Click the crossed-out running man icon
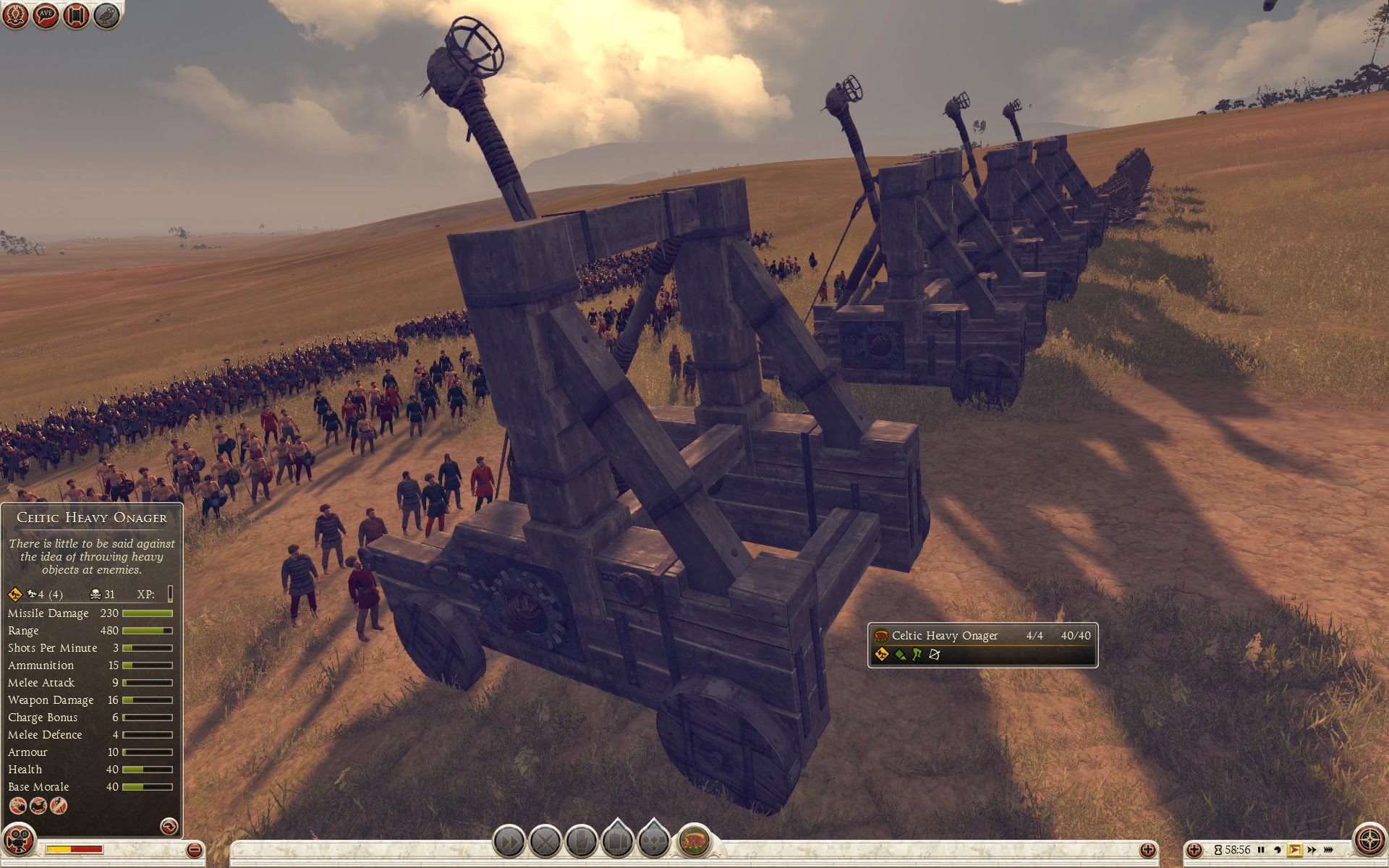 59,805
